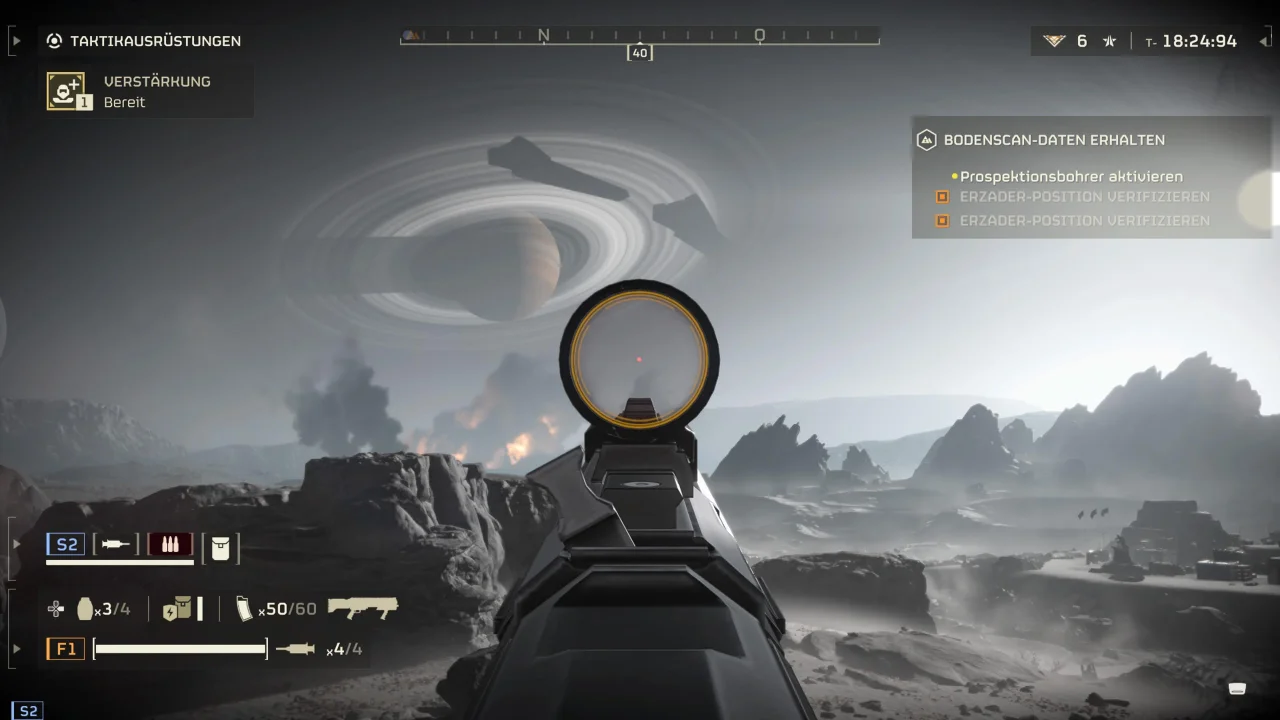The width and height of the screenshot is (1280, 720).
Task: Expand the Taktikausrüstungen panel arrow
Action: point(15,41)
